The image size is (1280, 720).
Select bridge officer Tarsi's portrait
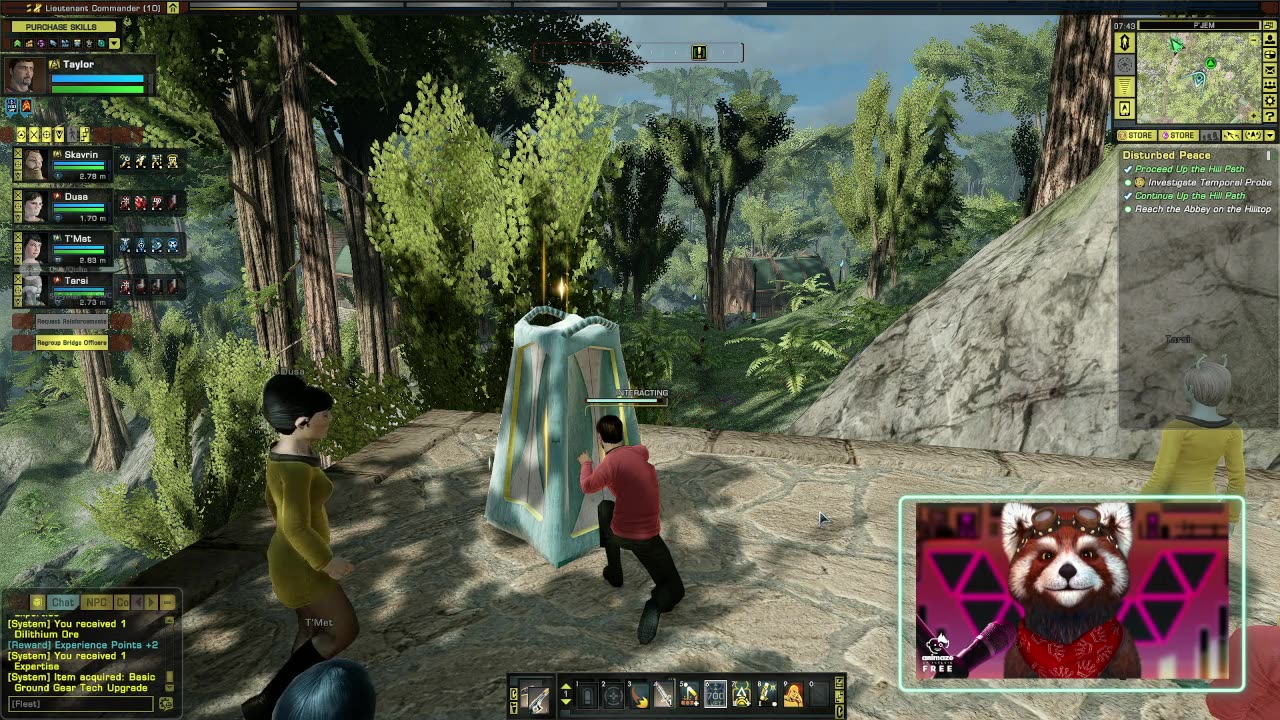tap(35, 288)
